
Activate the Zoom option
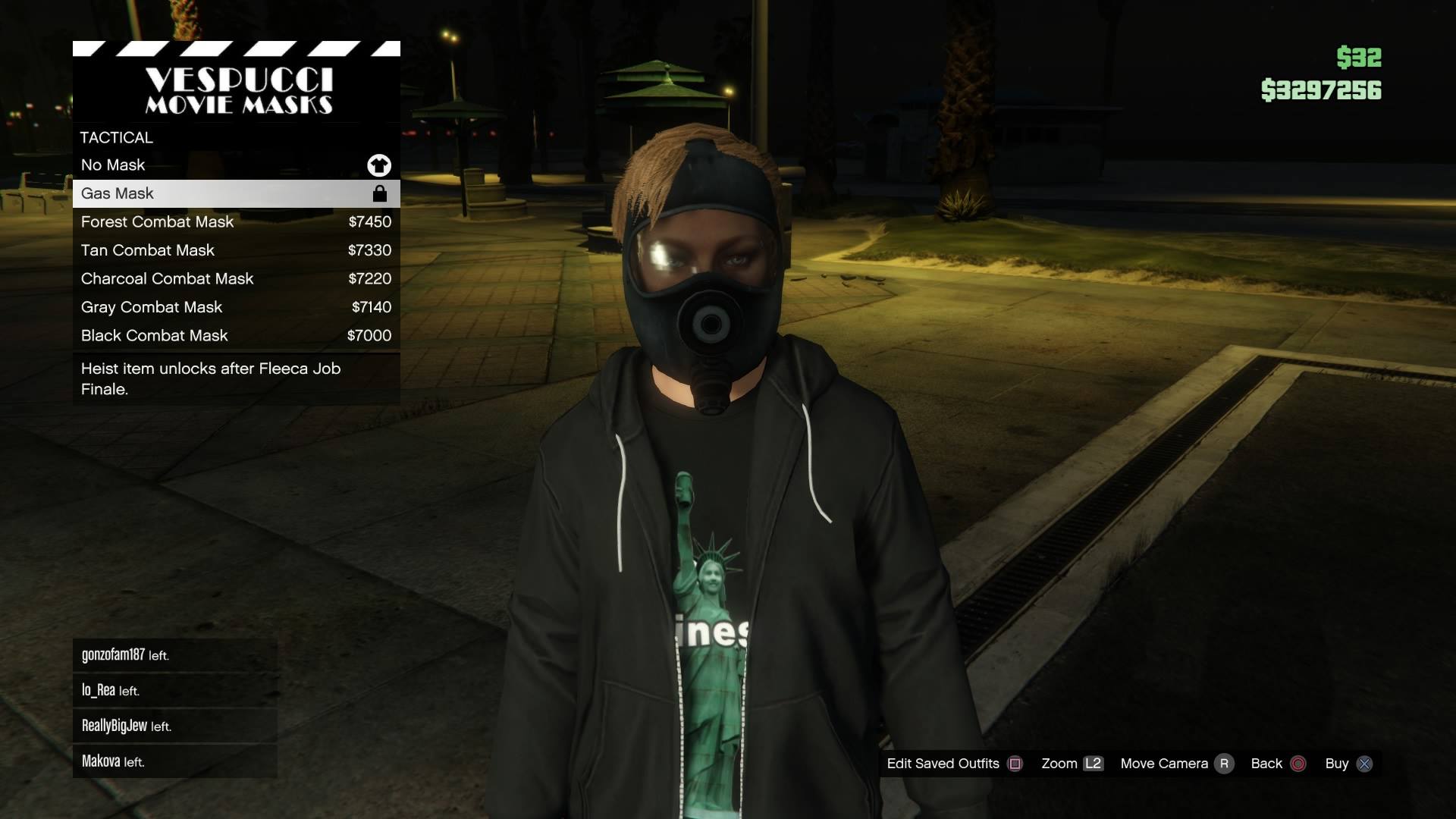1072,764
